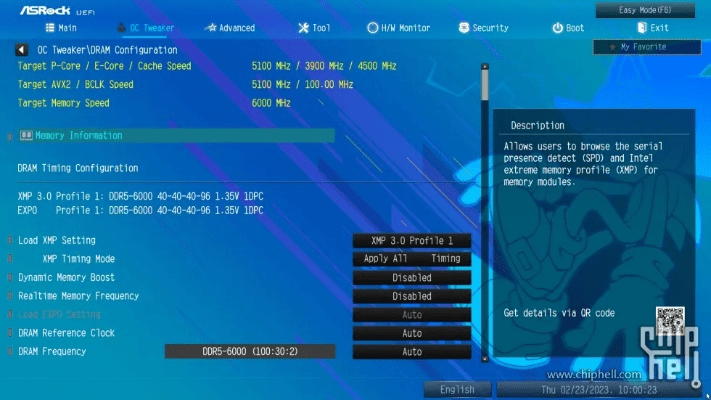Screen dimensions: 711x400
Task: Open the Security tab
Action: pyautogui.click(x=484, y=28)
